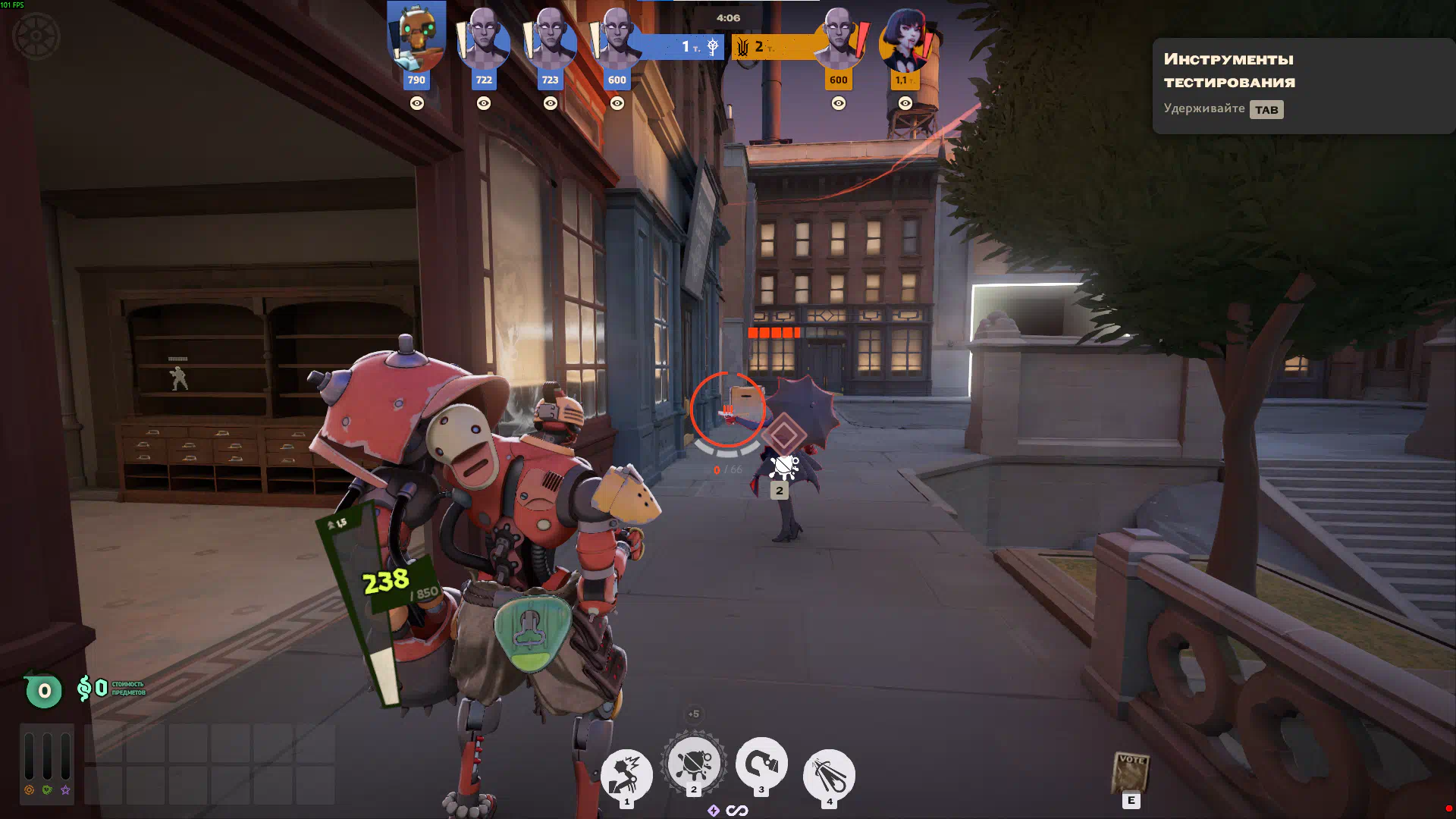Toggle the eye icon under the robot portrait
Image resolution: width=1456 pixels, height=819 pixels.
[x=417, y=103]
